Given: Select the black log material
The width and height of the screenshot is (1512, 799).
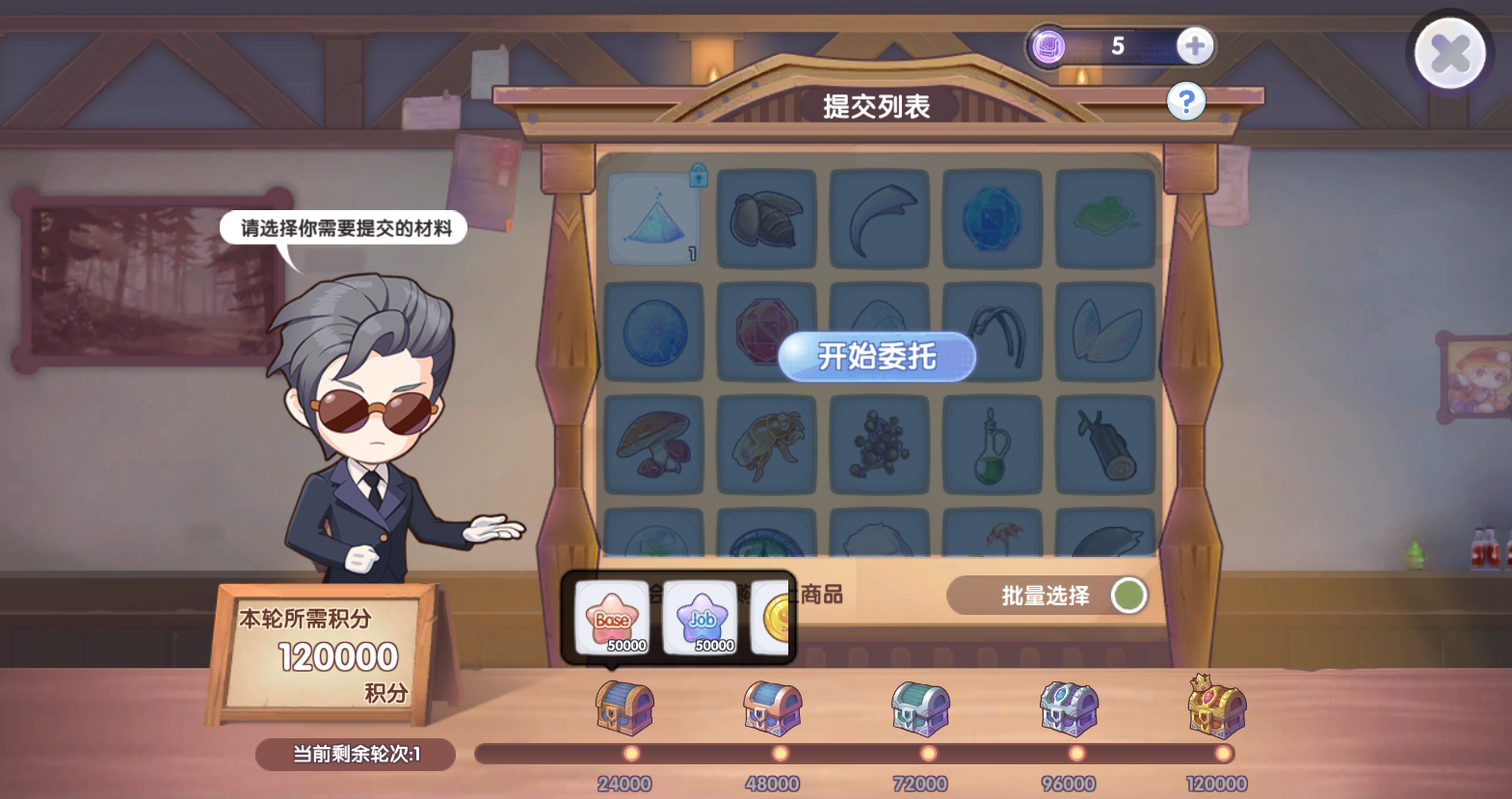Looking at the screenshot, I should [1104, 445].
